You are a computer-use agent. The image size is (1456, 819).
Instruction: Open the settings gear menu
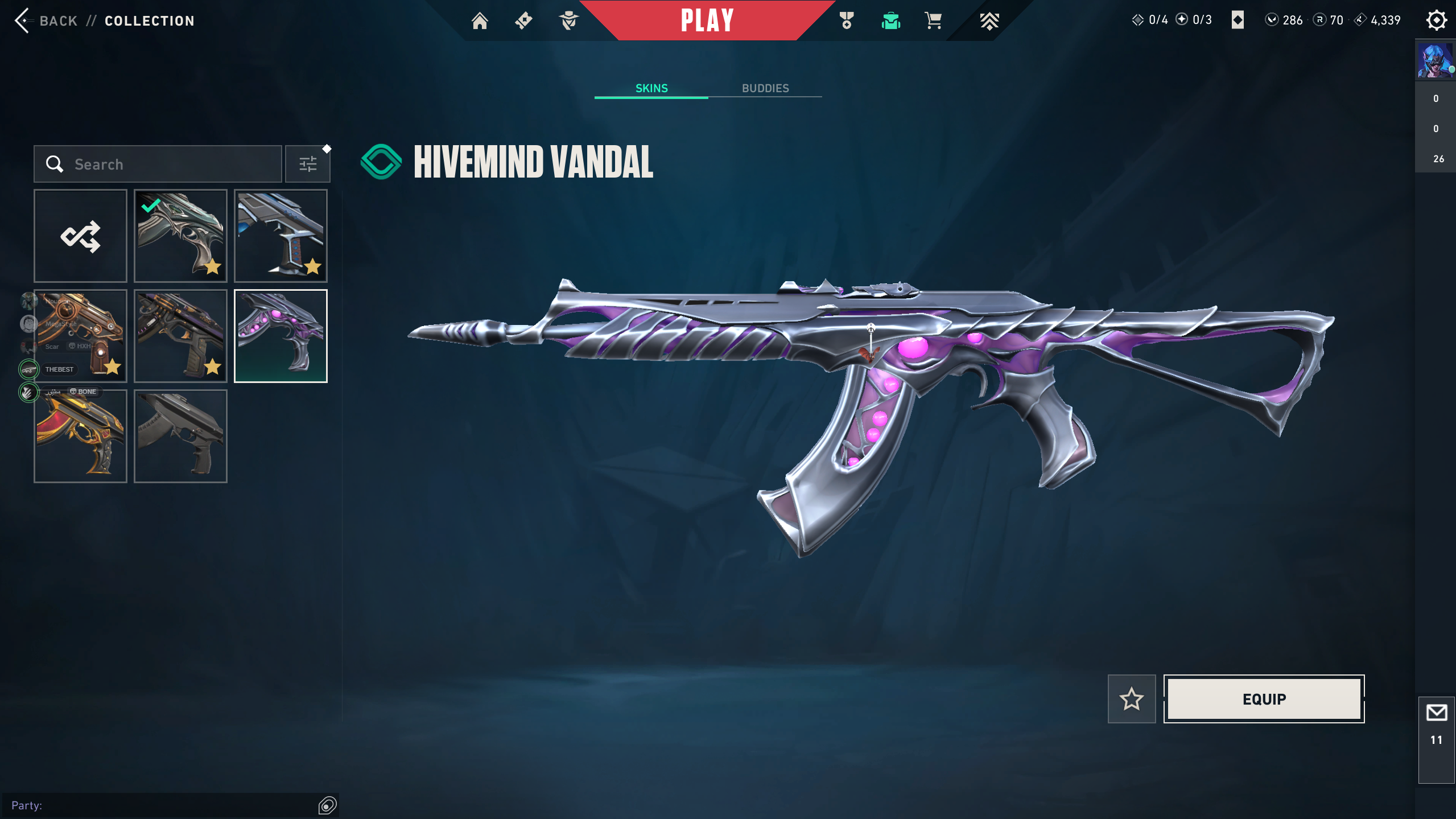[x=1436, y=20]
